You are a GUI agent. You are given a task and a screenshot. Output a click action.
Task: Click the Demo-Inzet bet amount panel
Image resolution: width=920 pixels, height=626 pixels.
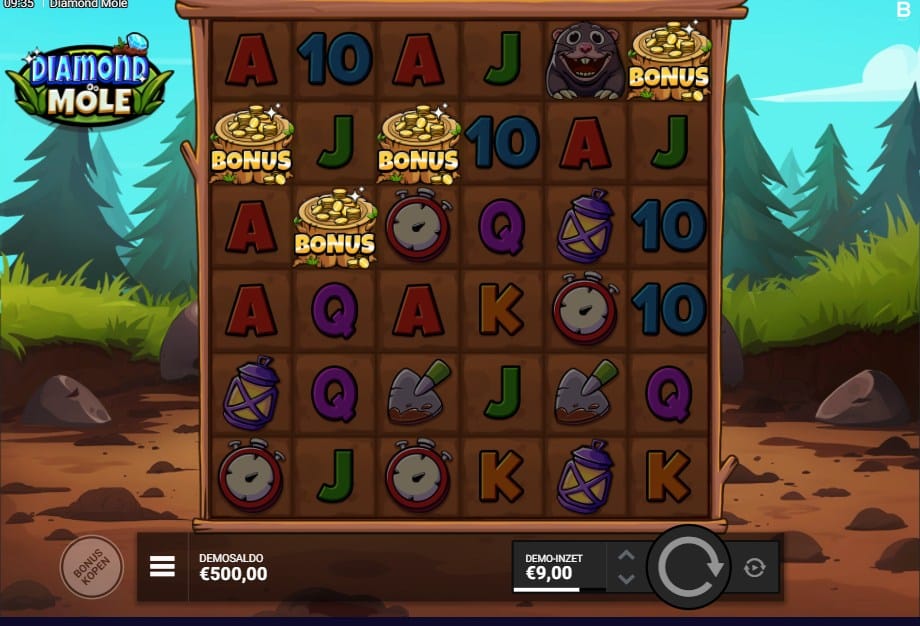[x=558, y=567]
